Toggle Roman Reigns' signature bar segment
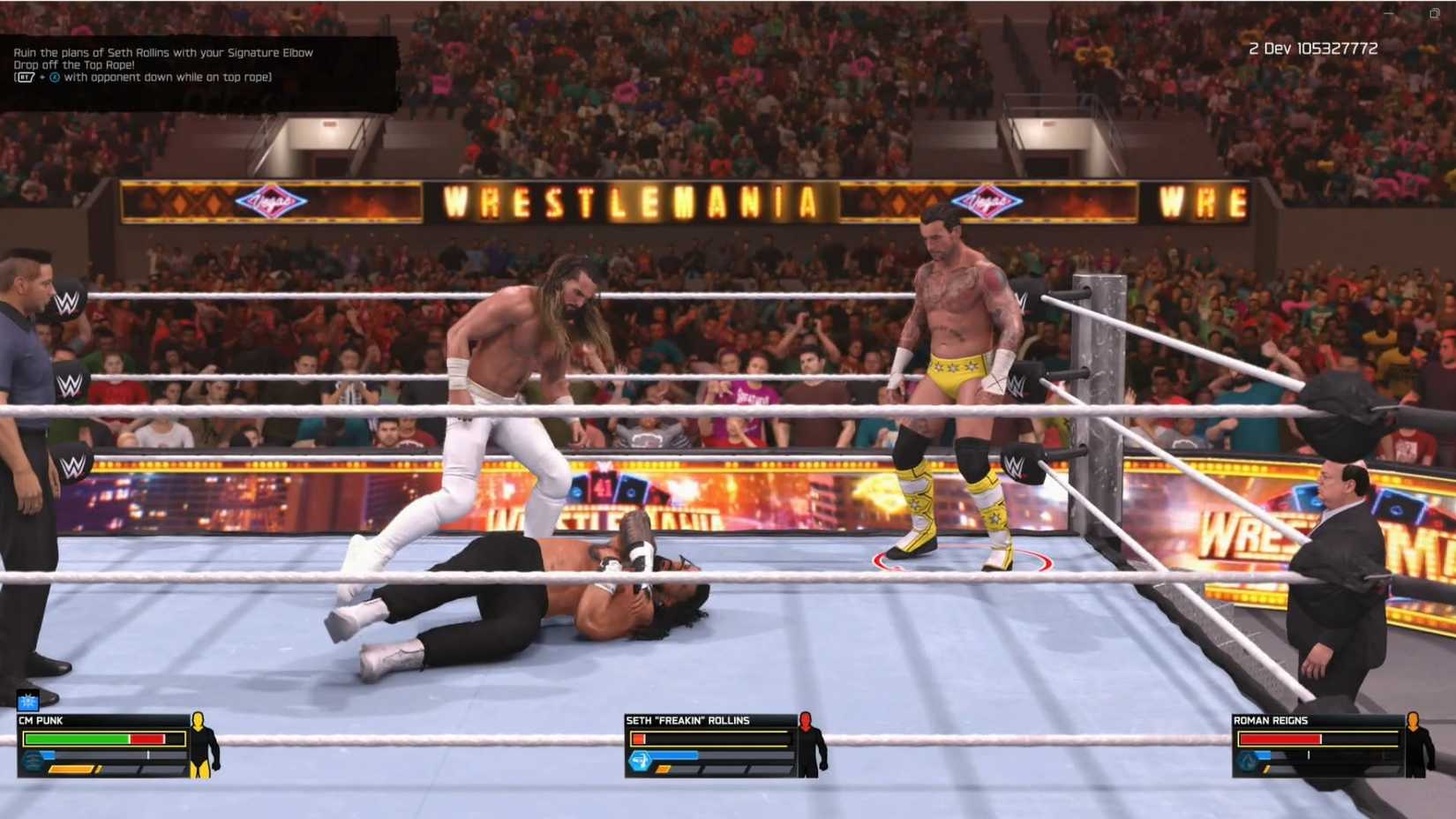1456x819 pixels. coord(1265,769)
